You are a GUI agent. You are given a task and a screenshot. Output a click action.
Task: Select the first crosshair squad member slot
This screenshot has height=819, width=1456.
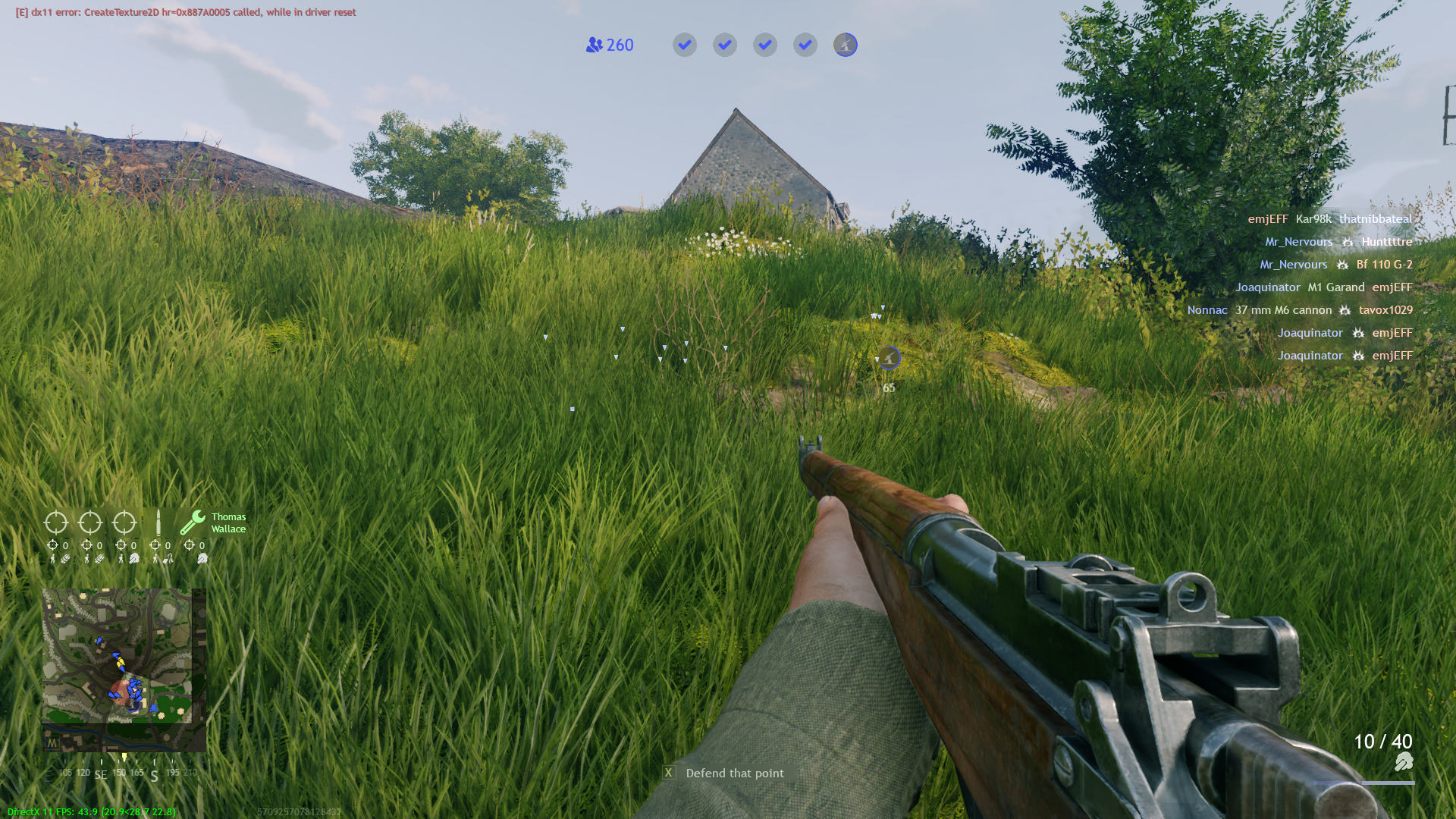pyautogui.click(x=56, y=522)
